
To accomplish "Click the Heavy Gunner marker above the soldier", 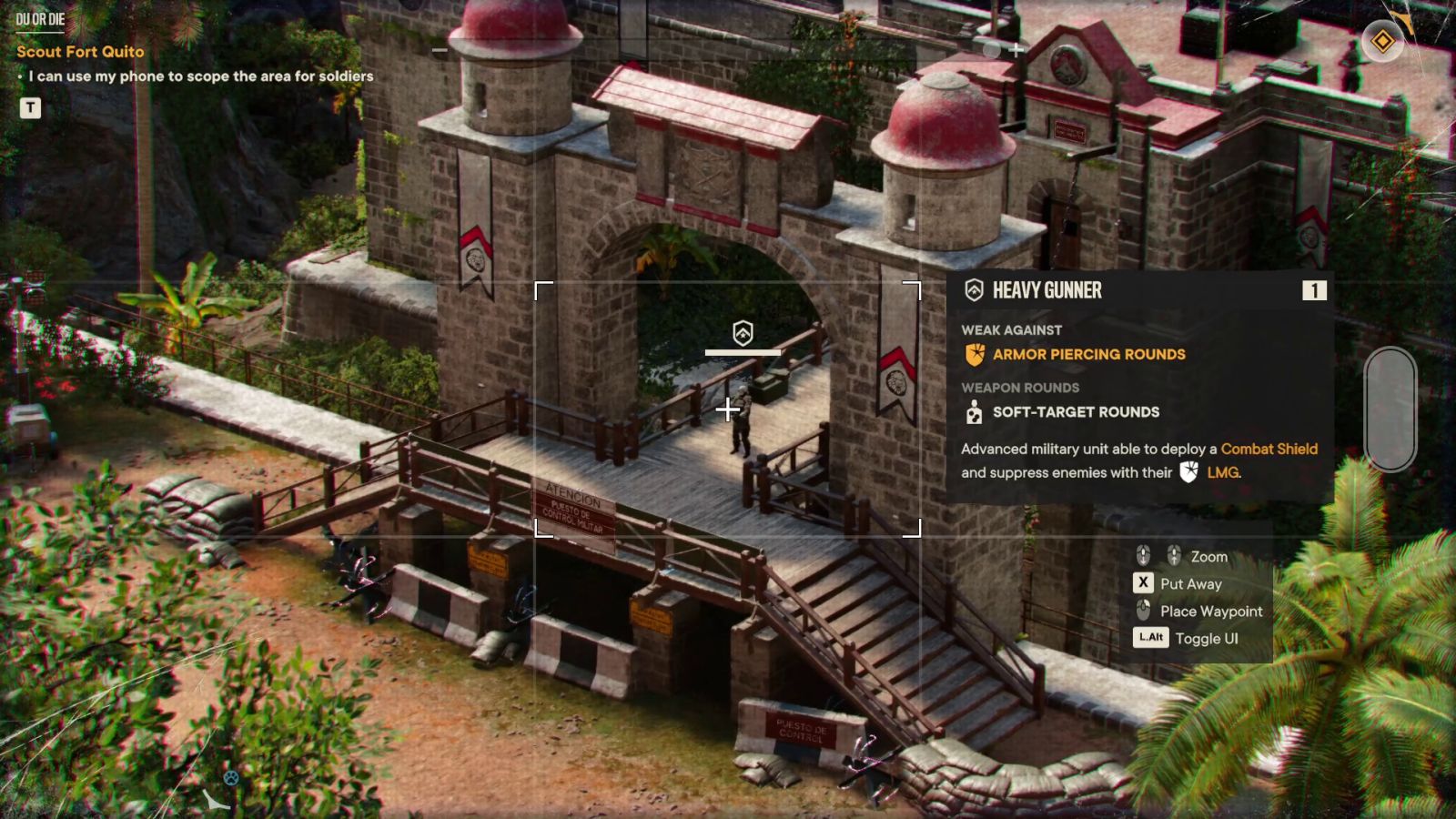I will pos(743,333).
